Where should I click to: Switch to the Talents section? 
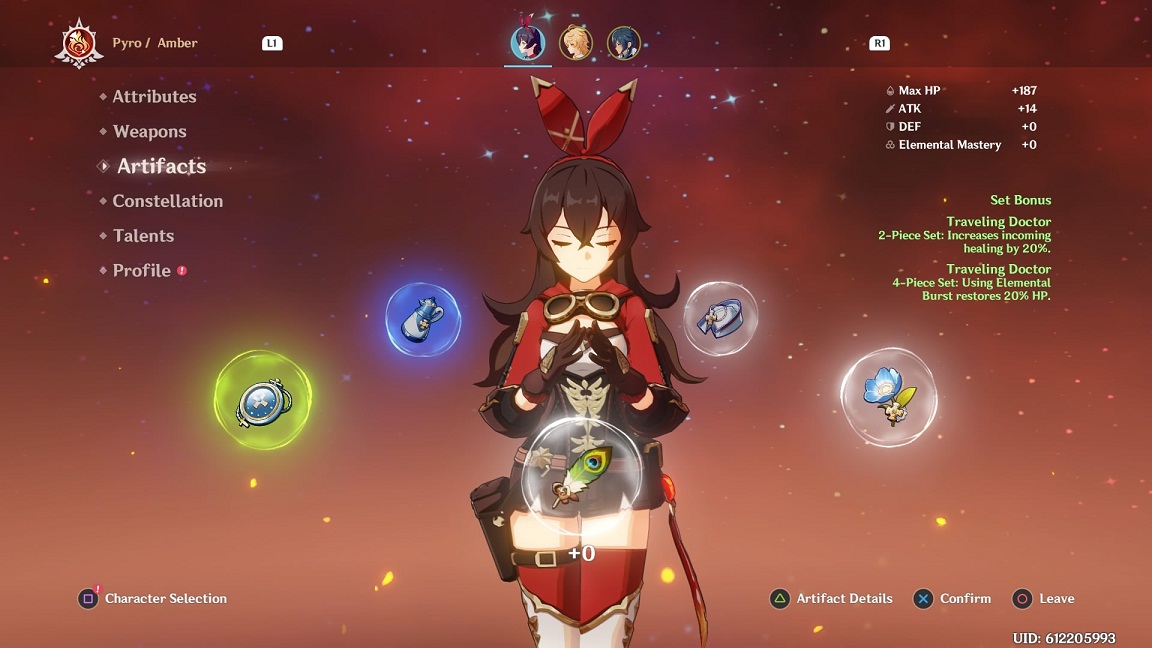pyautogui.click(x=143, y=236)
